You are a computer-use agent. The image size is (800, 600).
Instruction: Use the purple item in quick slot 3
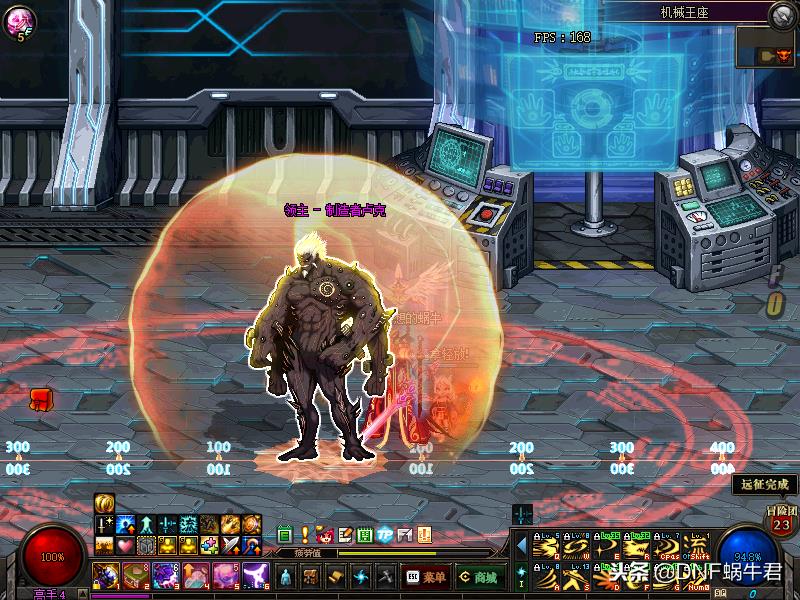coord(165,576)
